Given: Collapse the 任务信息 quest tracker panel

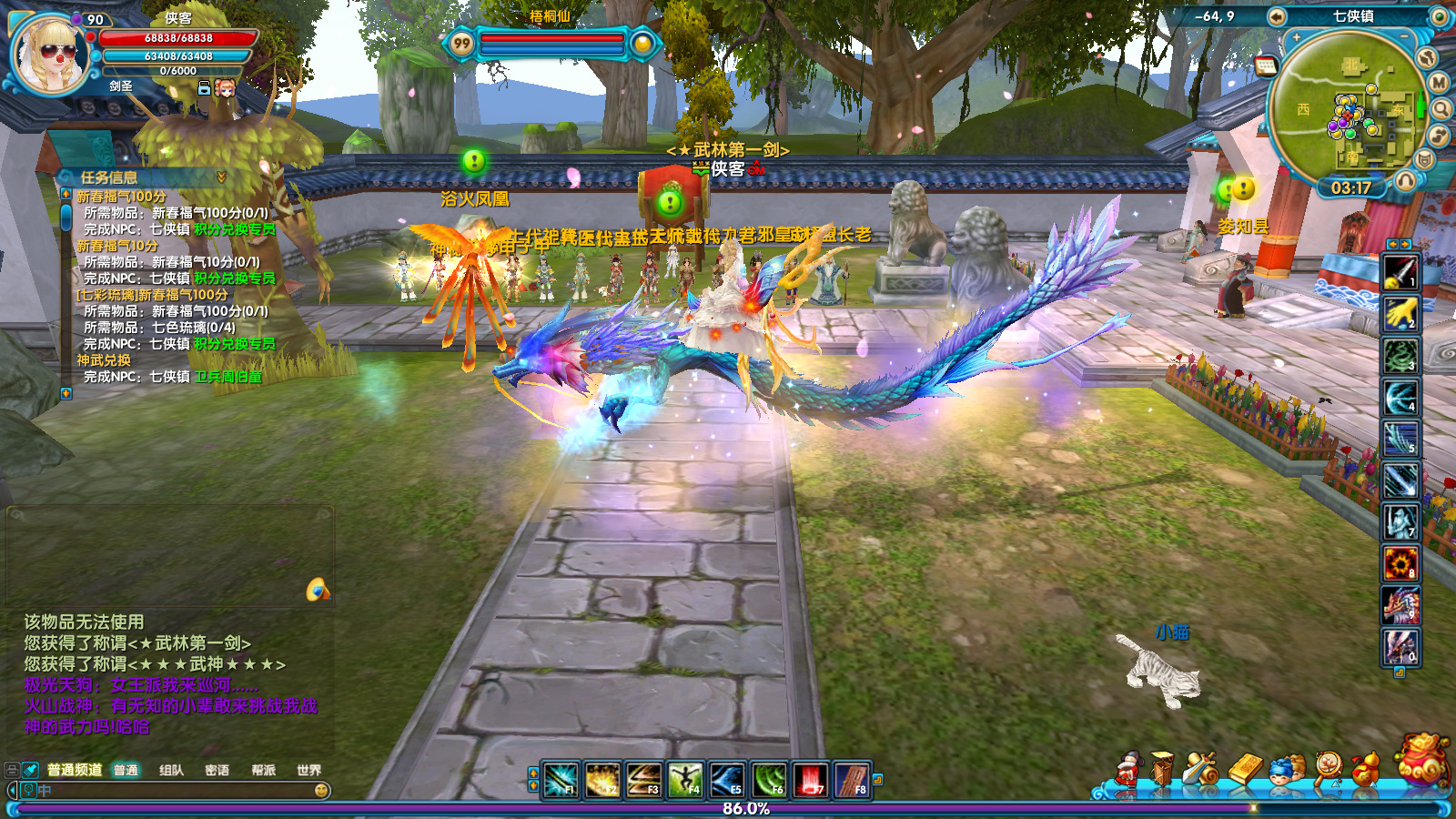Looking at the screenshot, I should (x=221, y=177).
